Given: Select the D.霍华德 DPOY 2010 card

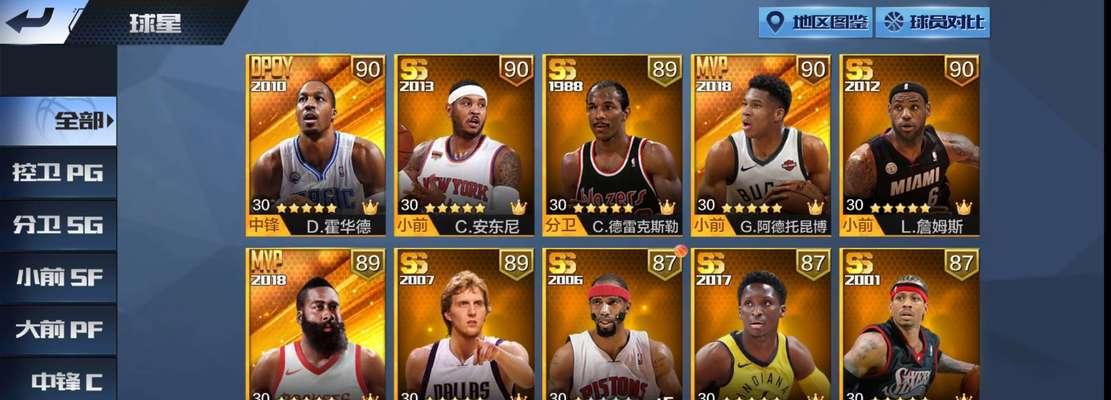Looking at the screenshot, I should (x=316, y=145).
